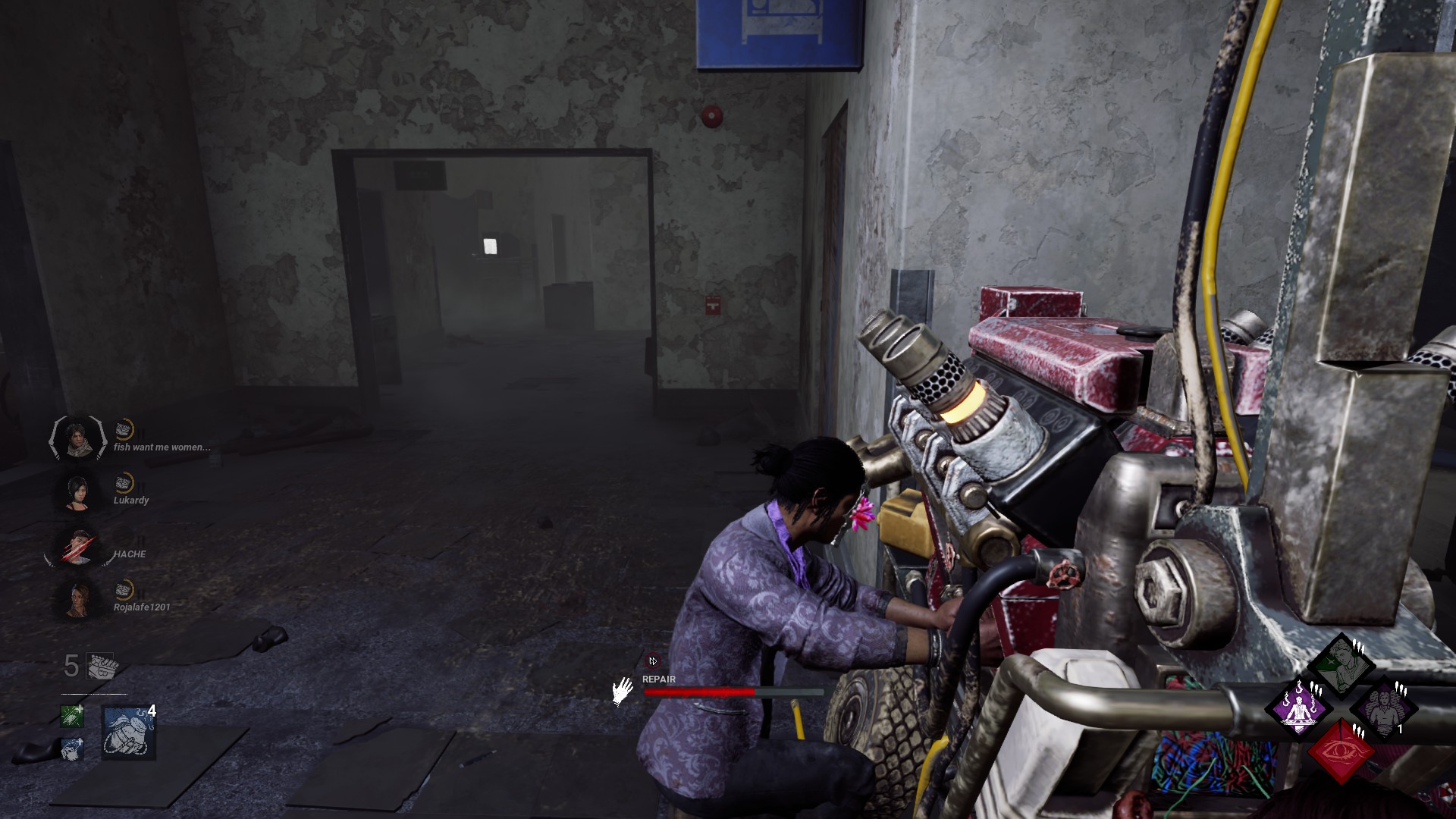Choose Rojalafe1201's survivor portrait
This screenshot has height=819, width=1456.
[x=77, y=599]
